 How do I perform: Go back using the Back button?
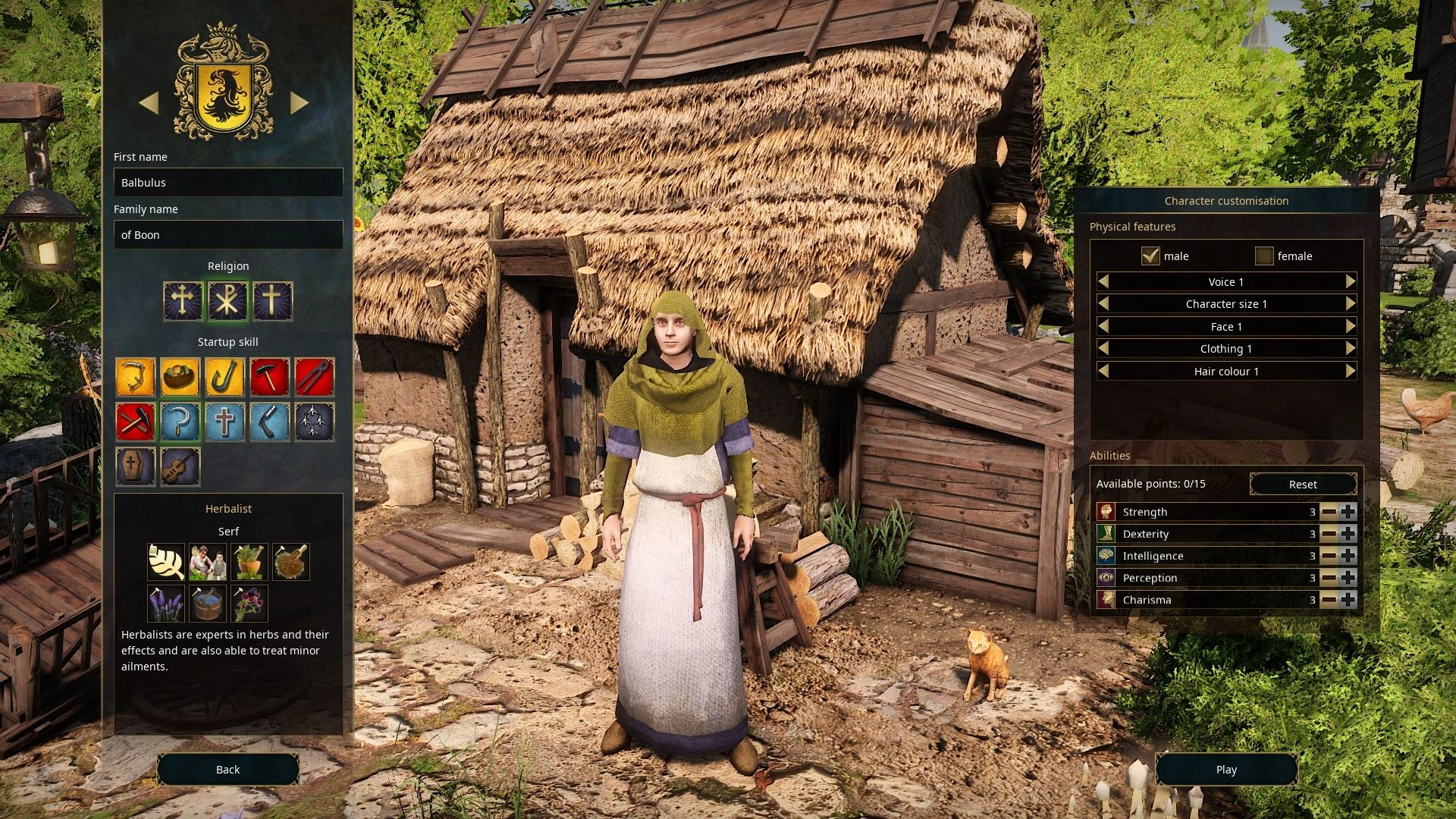pyautogui.click(x=227, y=769)
